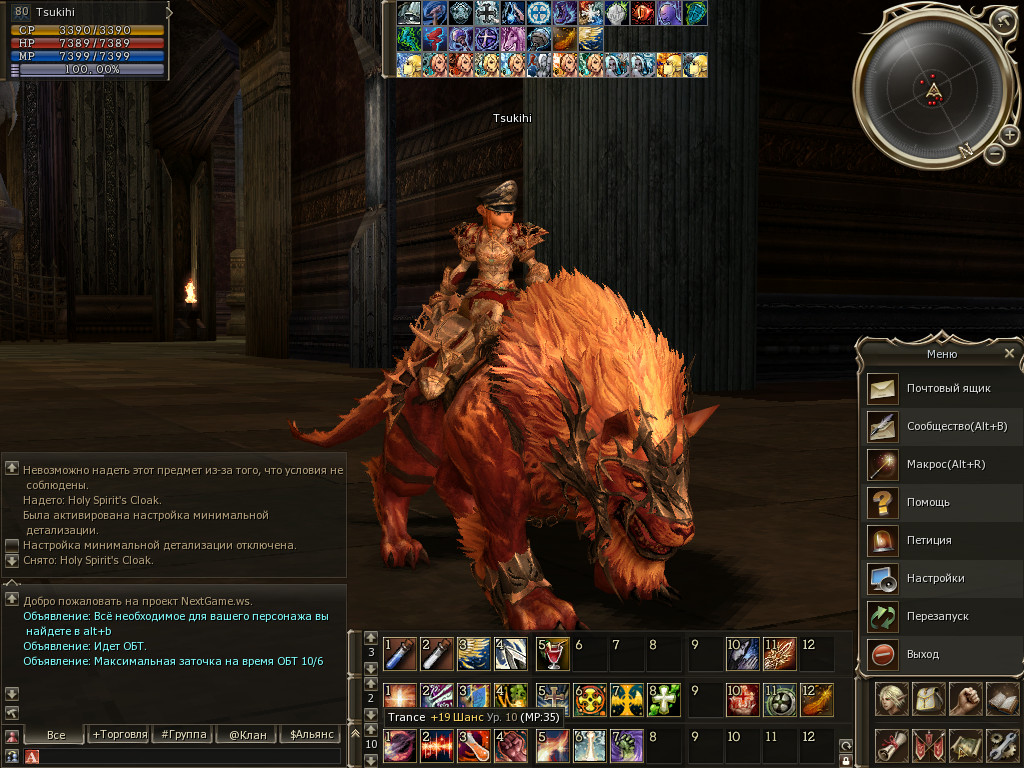The image size is (1024, 768).
Task: Use the red cocktail drink hotbar slot
Action: [x=551, y=653]
